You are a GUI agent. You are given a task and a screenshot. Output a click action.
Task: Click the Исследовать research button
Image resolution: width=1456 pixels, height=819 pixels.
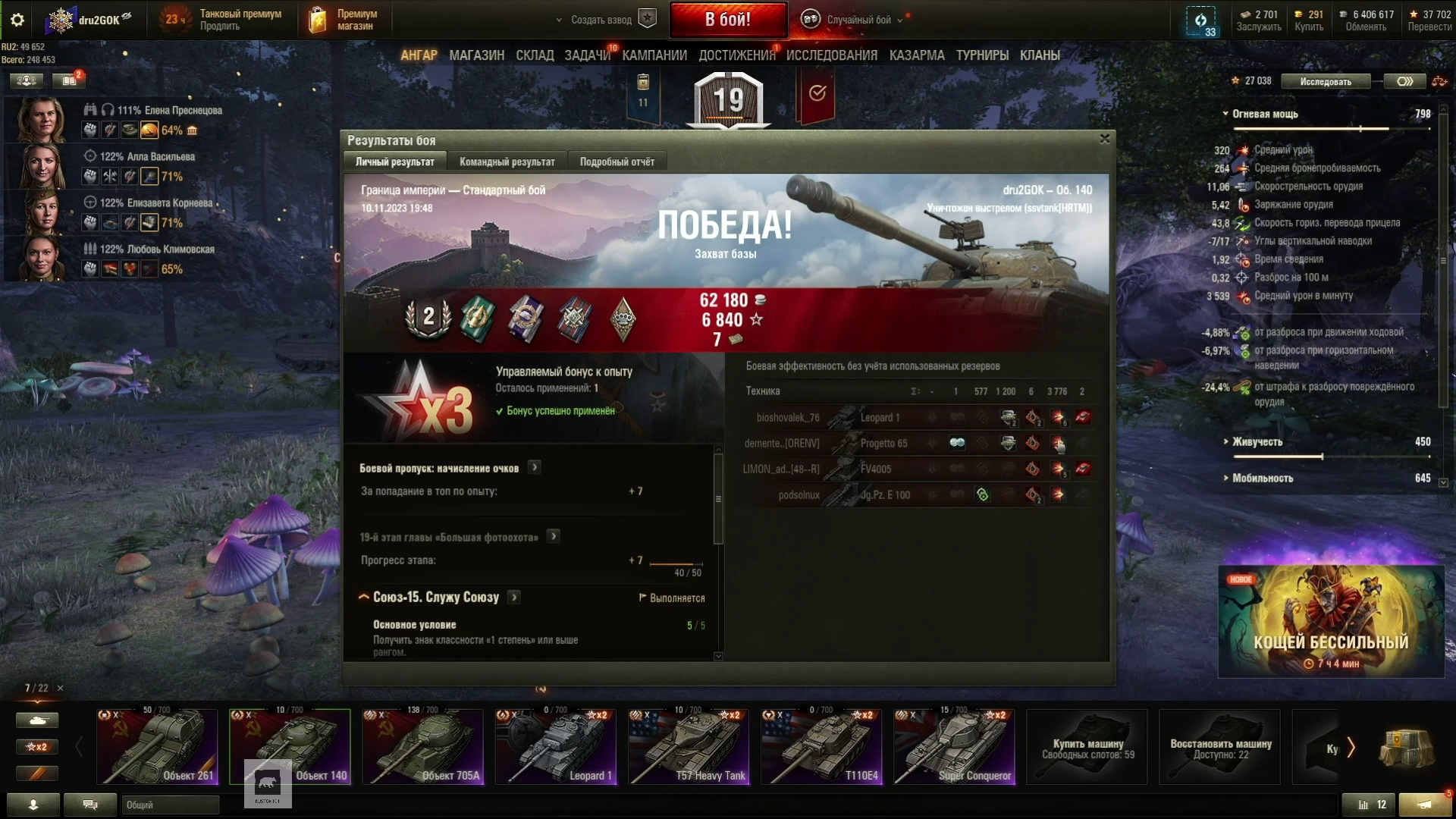coord(1325,81)
